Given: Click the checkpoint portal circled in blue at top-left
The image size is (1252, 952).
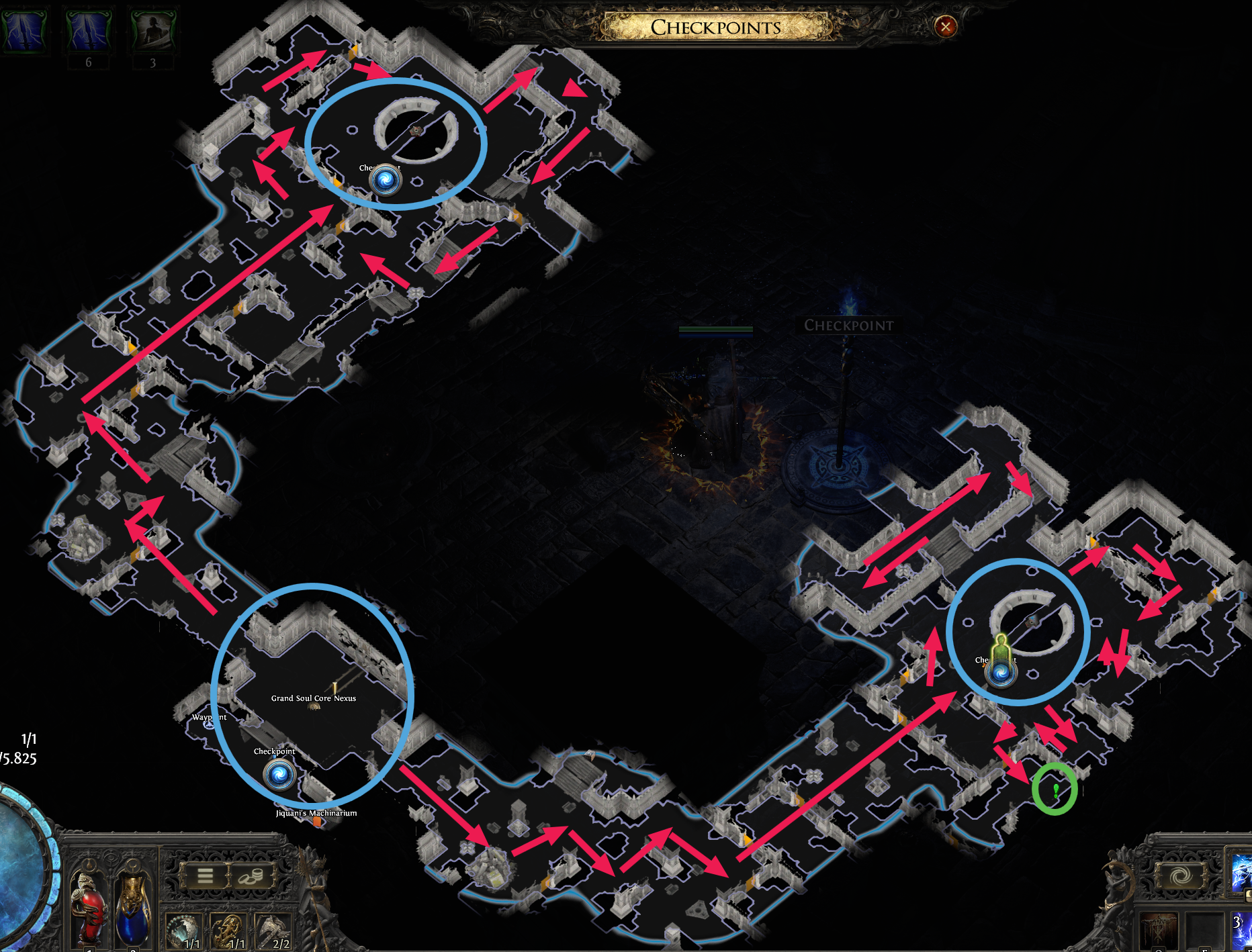Looking at the screenshot, I should (385, 179).
